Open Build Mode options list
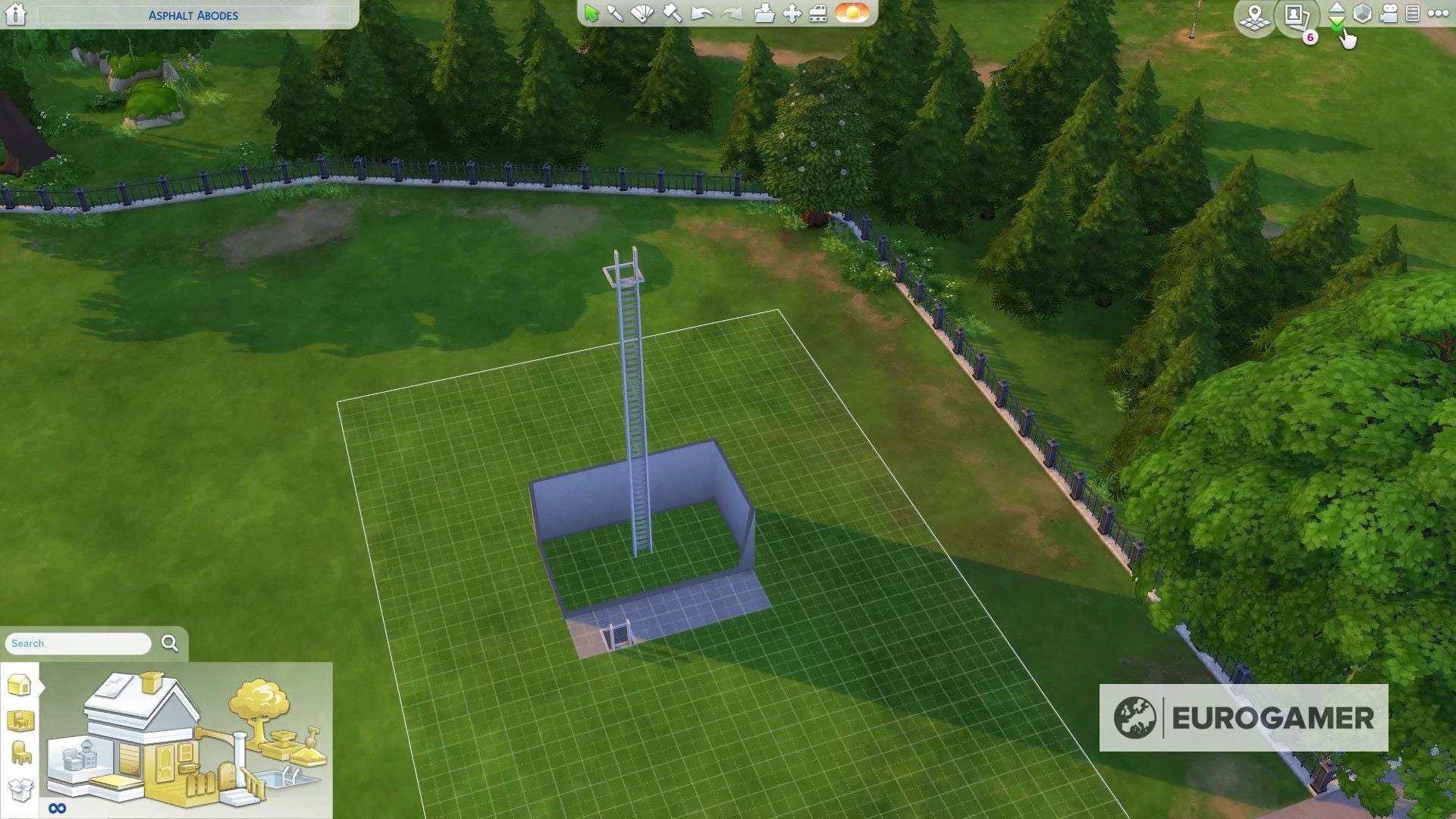1456x819 pixels. 1411,14
